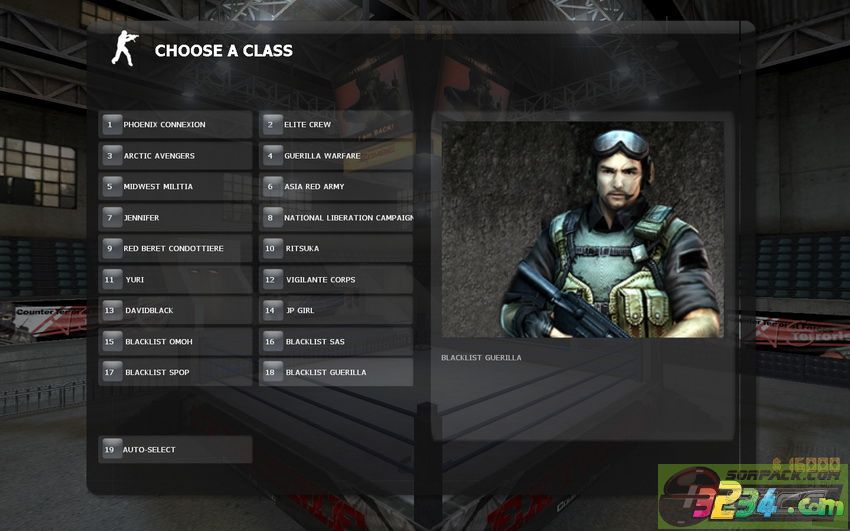The width and height of the screenshot is (850, 531).
Task: Select the Phoenix Connexion class
Action: pos(175,125)
